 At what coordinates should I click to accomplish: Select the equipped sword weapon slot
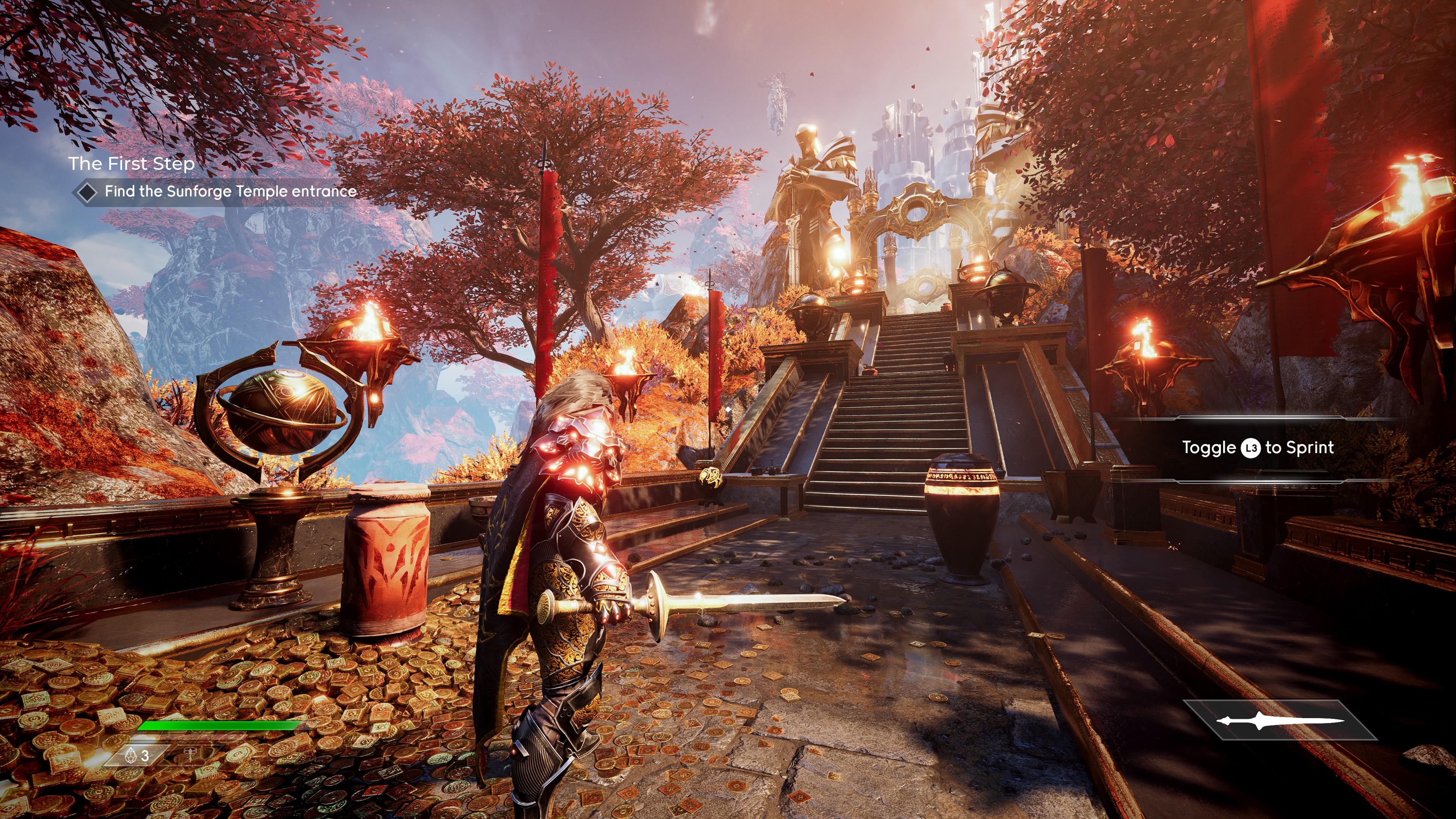coord(1280,720)
